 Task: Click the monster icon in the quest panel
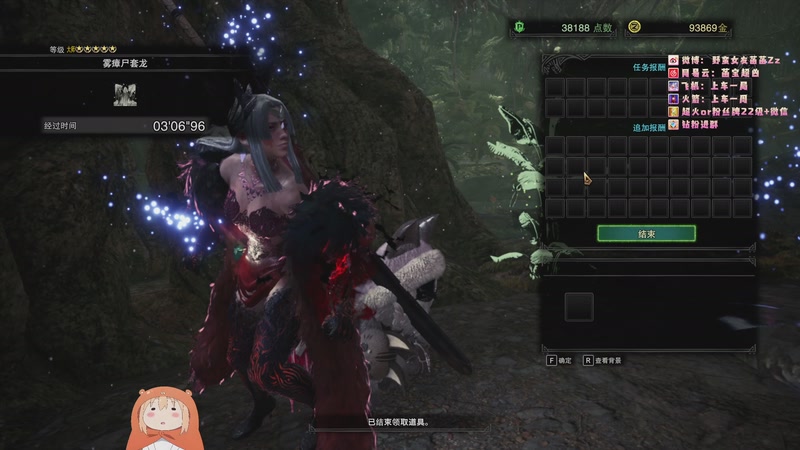[x=125, y=94]
